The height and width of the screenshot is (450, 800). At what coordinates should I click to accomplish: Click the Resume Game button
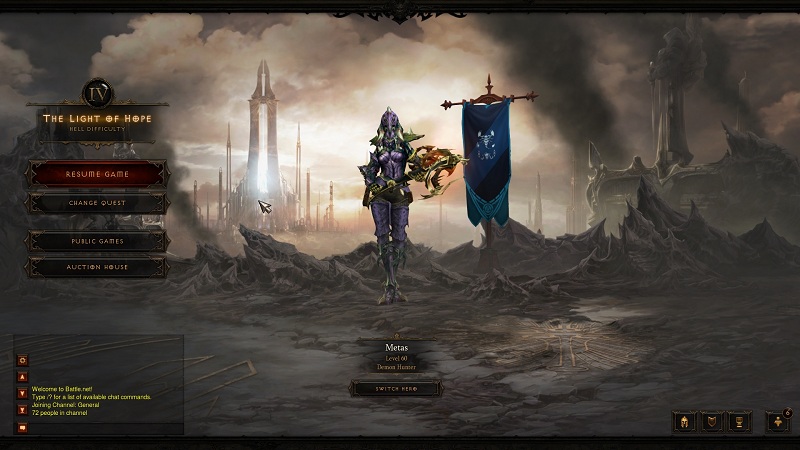[97, 174]
